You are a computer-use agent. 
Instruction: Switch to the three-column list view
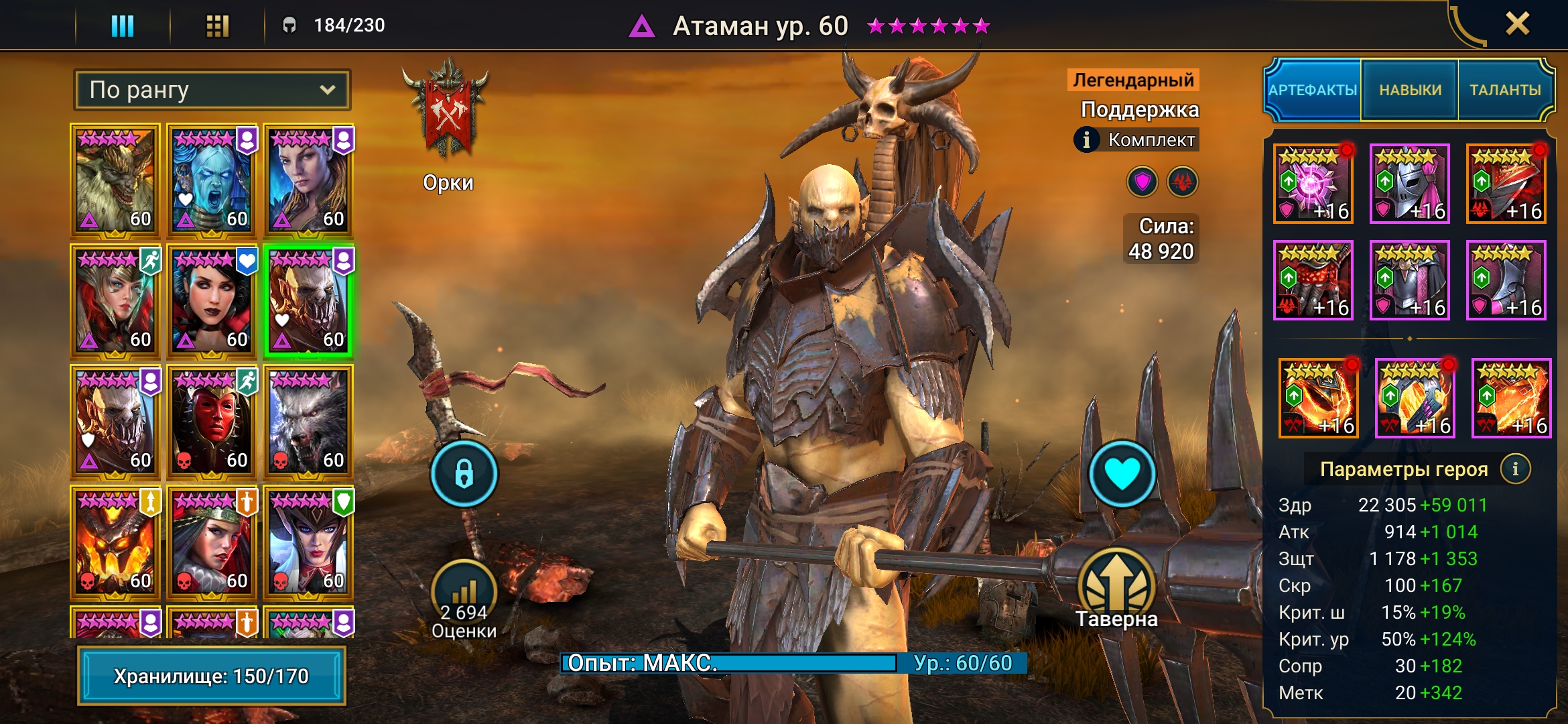pos(123,25)
